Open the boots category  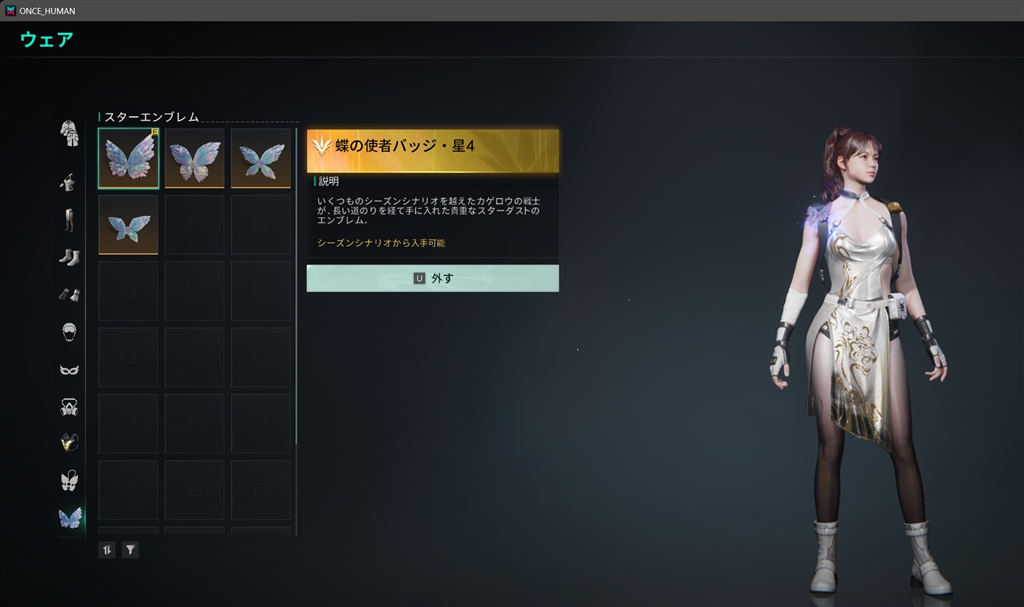point(69,257)
